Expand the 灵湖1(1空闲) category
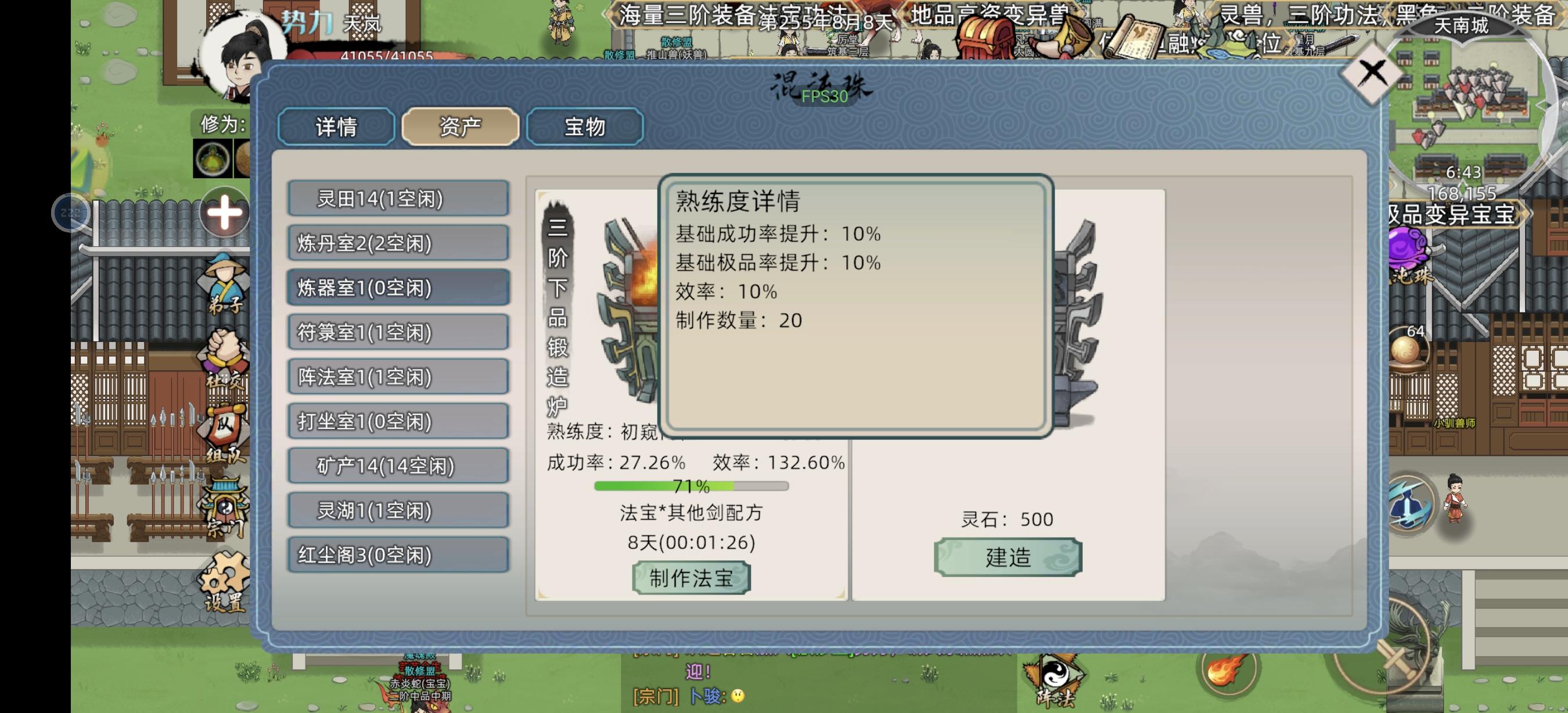This screenshot has width=1568, height=713. click(x=397, y=510)
